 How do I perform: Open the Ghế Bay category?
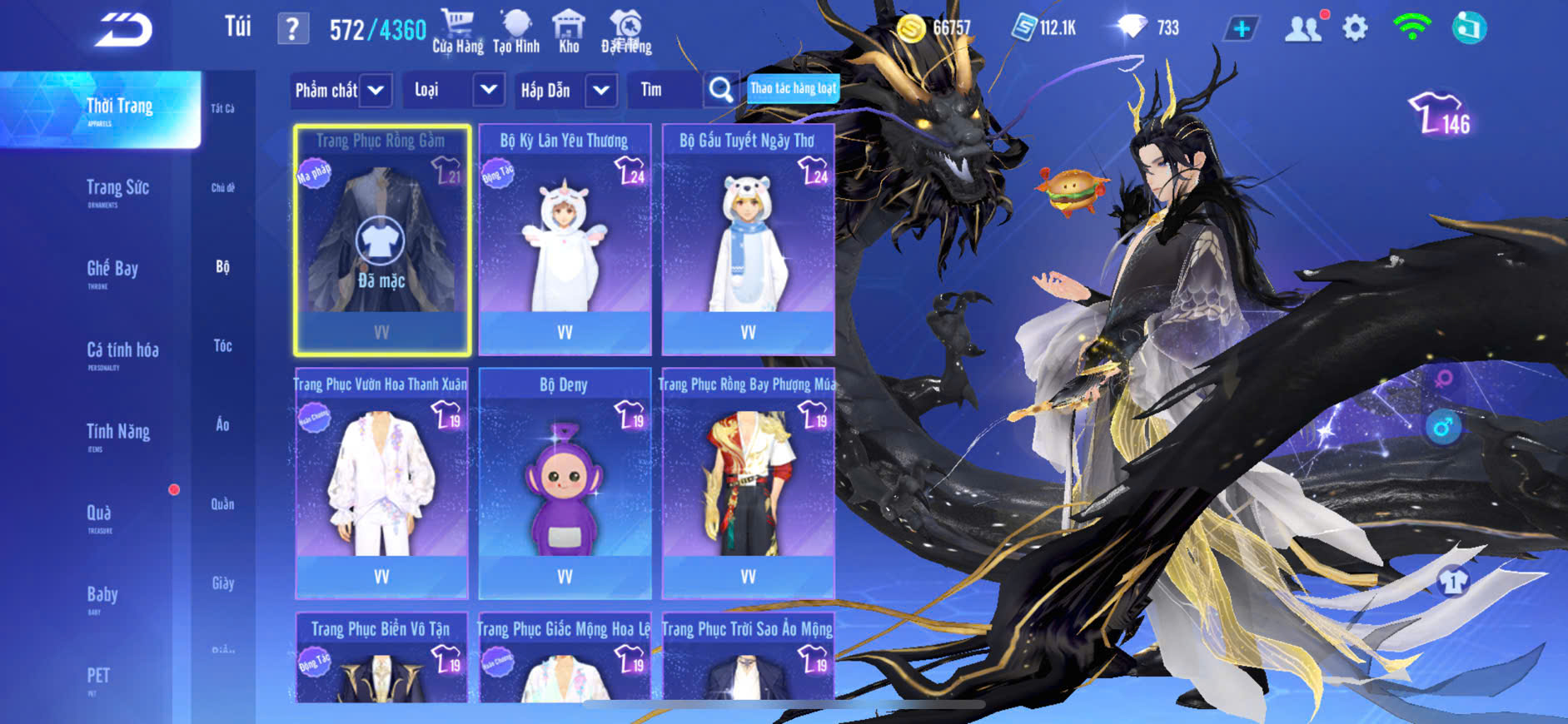click(x=112, y=270)
